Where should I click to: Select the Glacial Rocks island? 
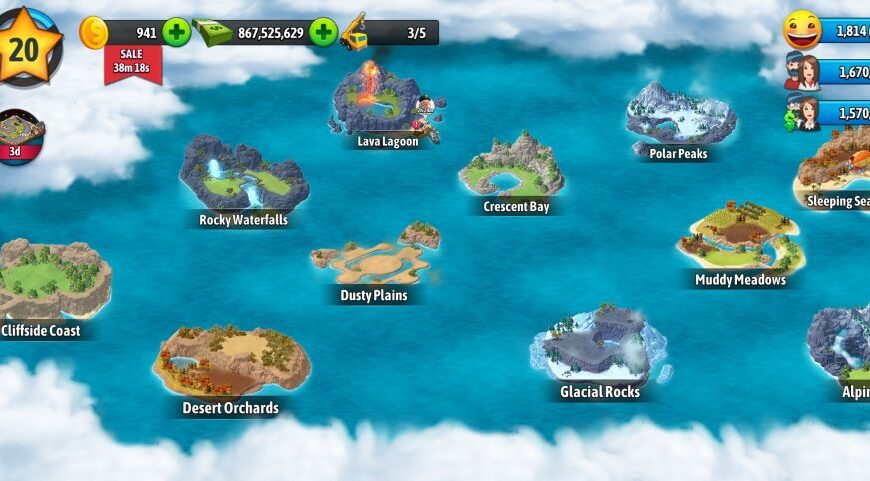tap(598, 347)
